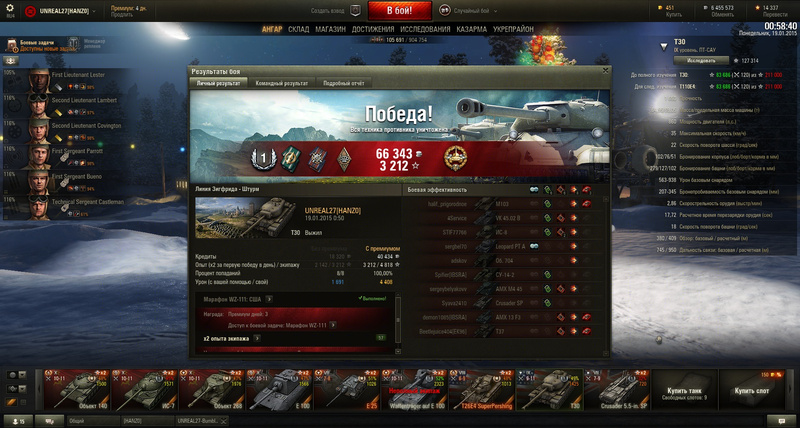Buy a new tank with Купить танк

coord(680,389)
